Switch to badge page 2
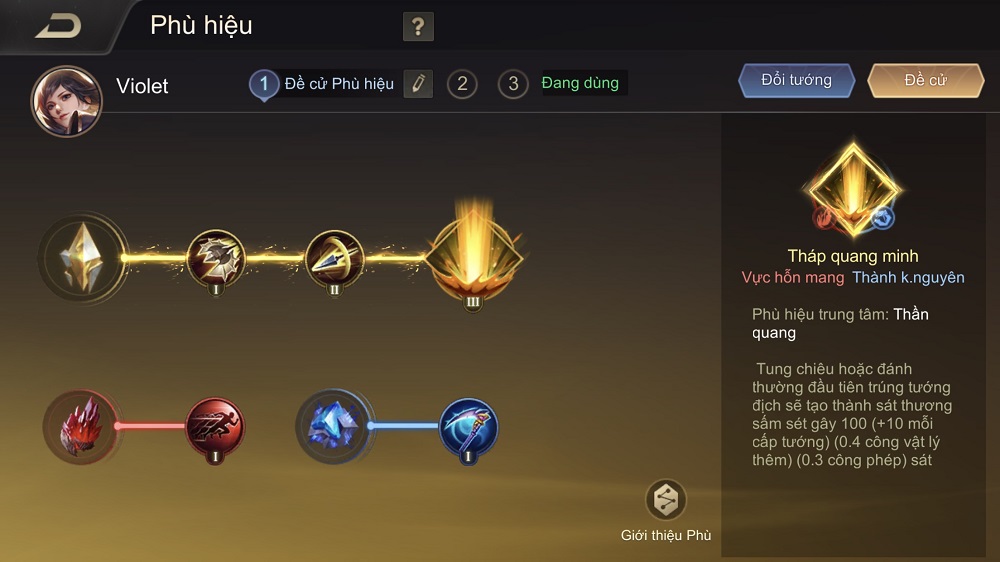Image resolution: width=1000 pixels, height=562 pixels. click(461, 84)
